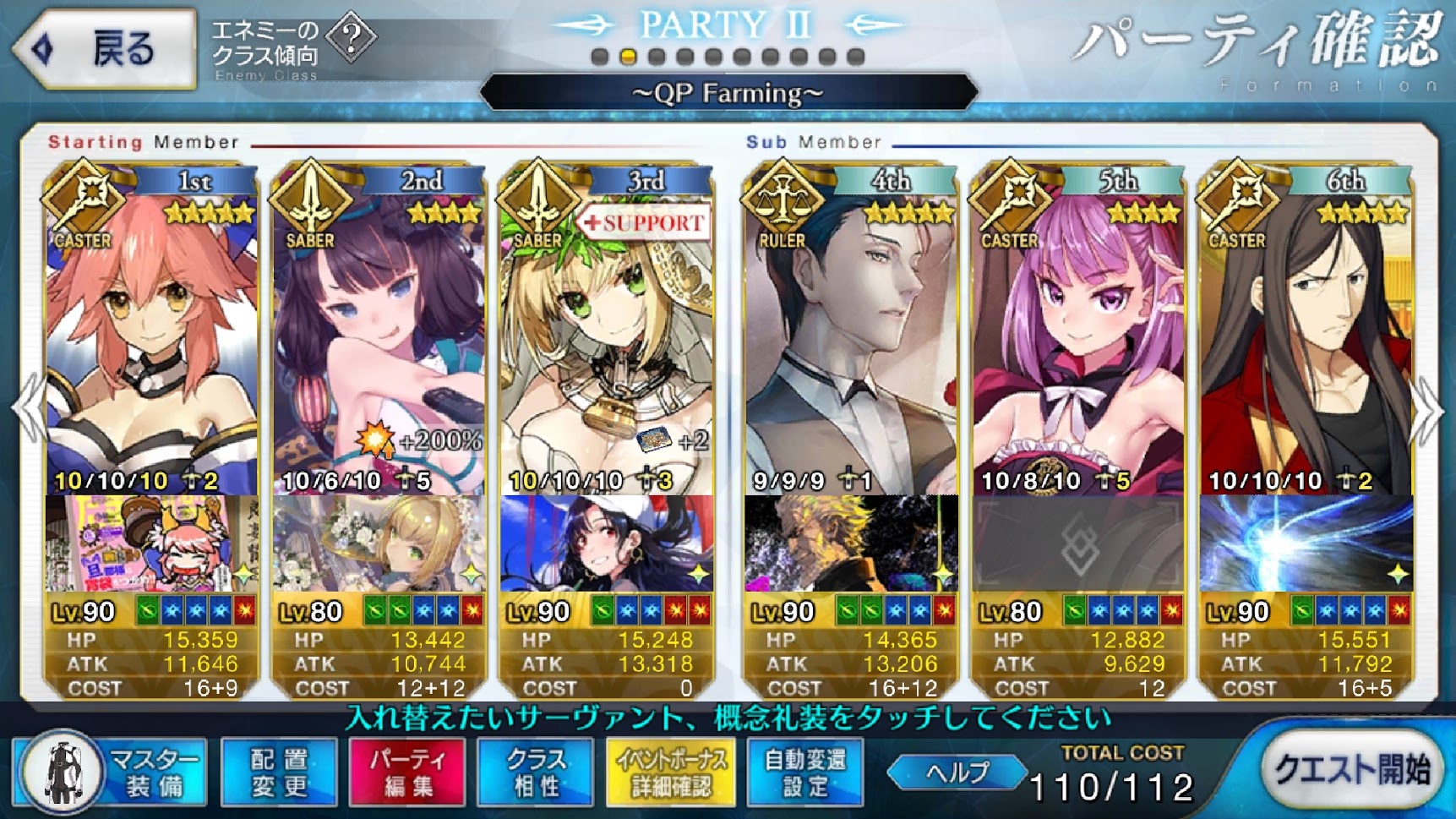The image size is (1456, 819).
Task: Open the ヘルプ help button
Action: [957, 772]
